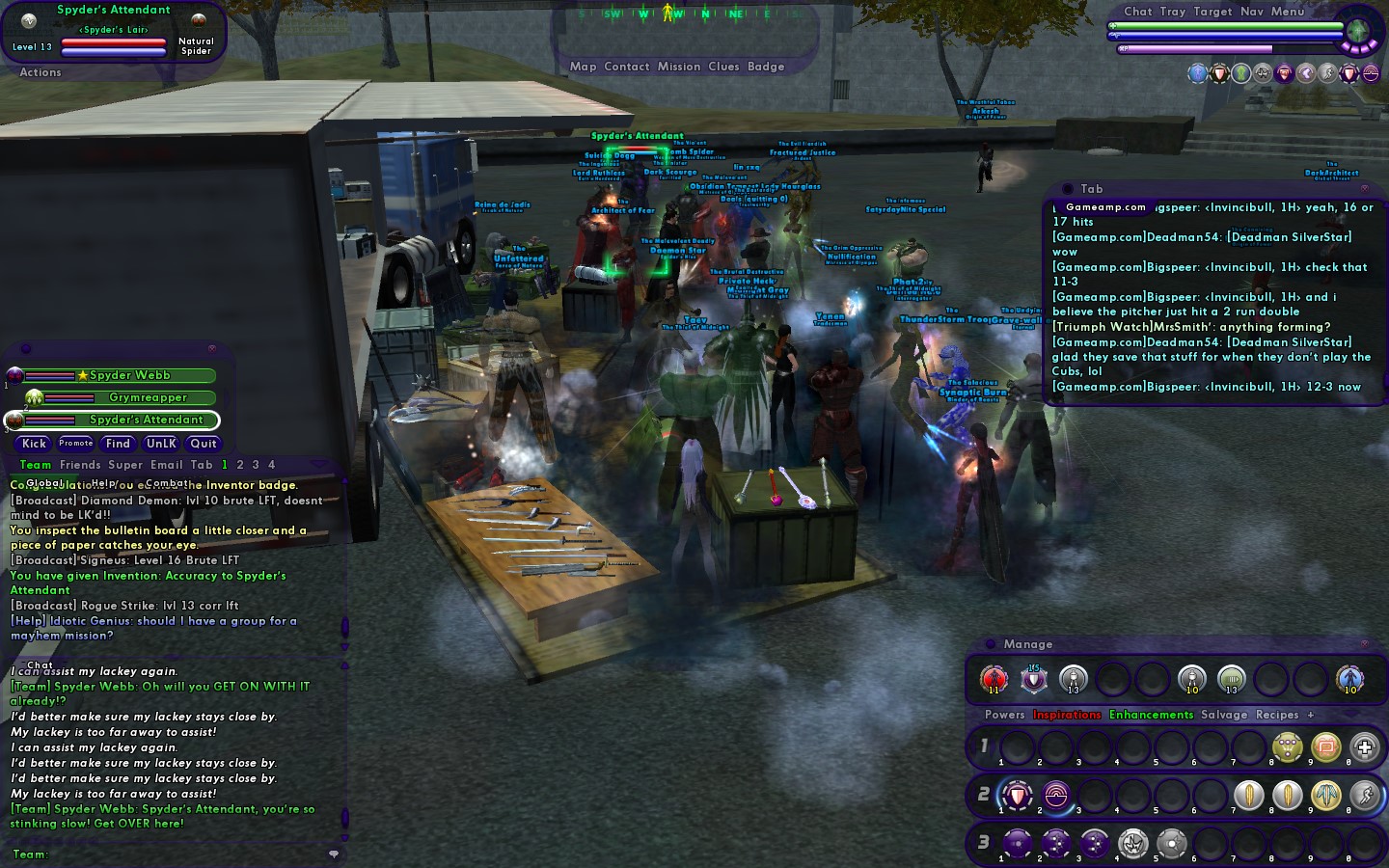Open the Clues panel
Screen dimensions: 1389x868
(x=723, y=67)
